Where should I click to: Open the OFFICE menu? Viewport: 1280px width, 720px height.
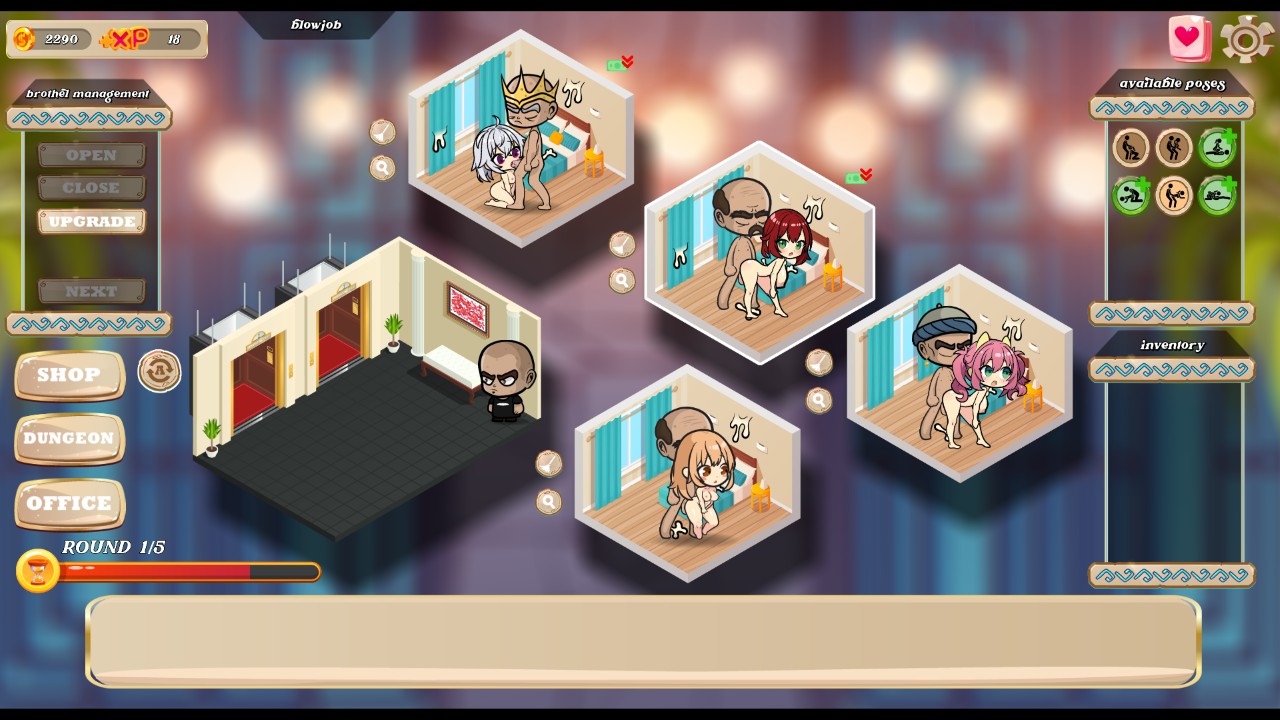[x=68, y=505]
